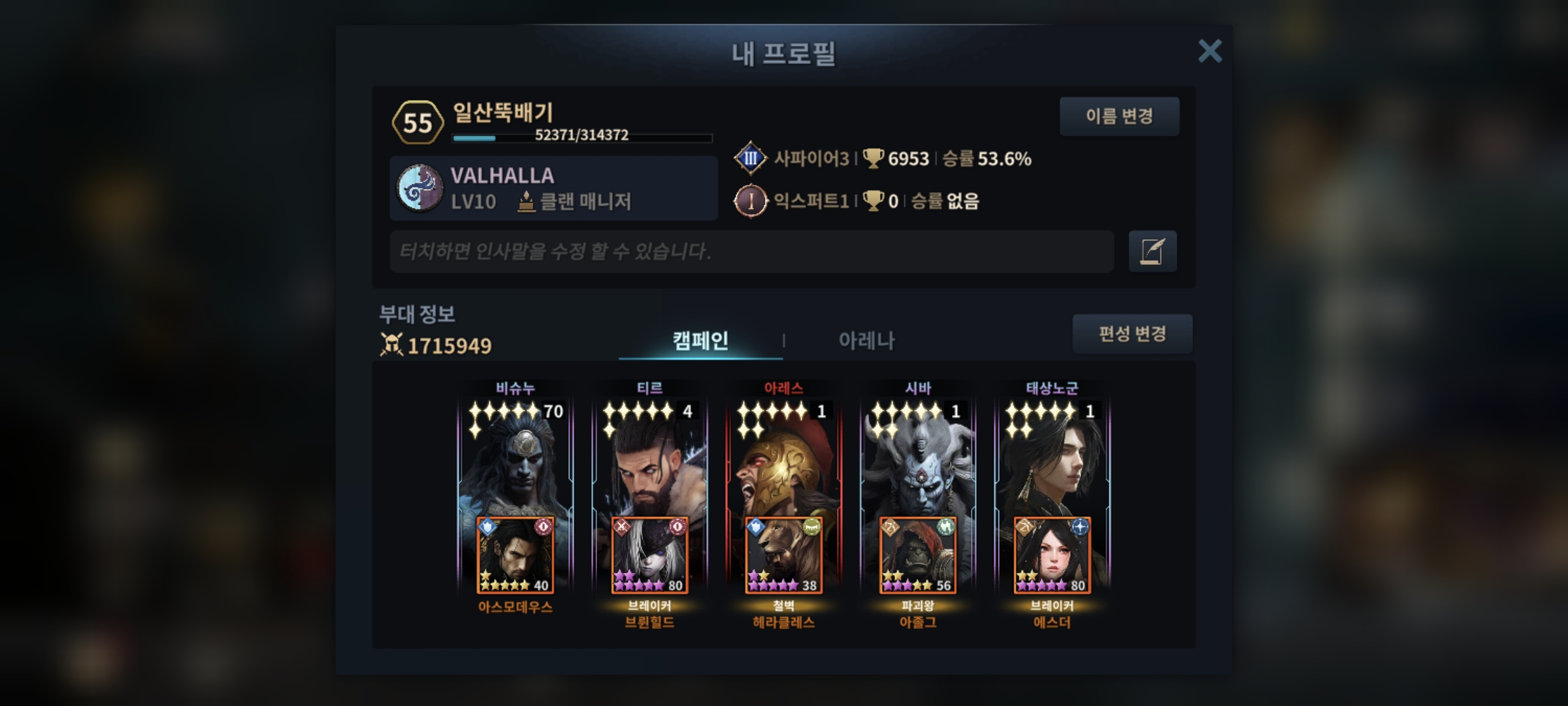Click the 이름 변경 button

pyautogui.click(x=1119, y=116)
